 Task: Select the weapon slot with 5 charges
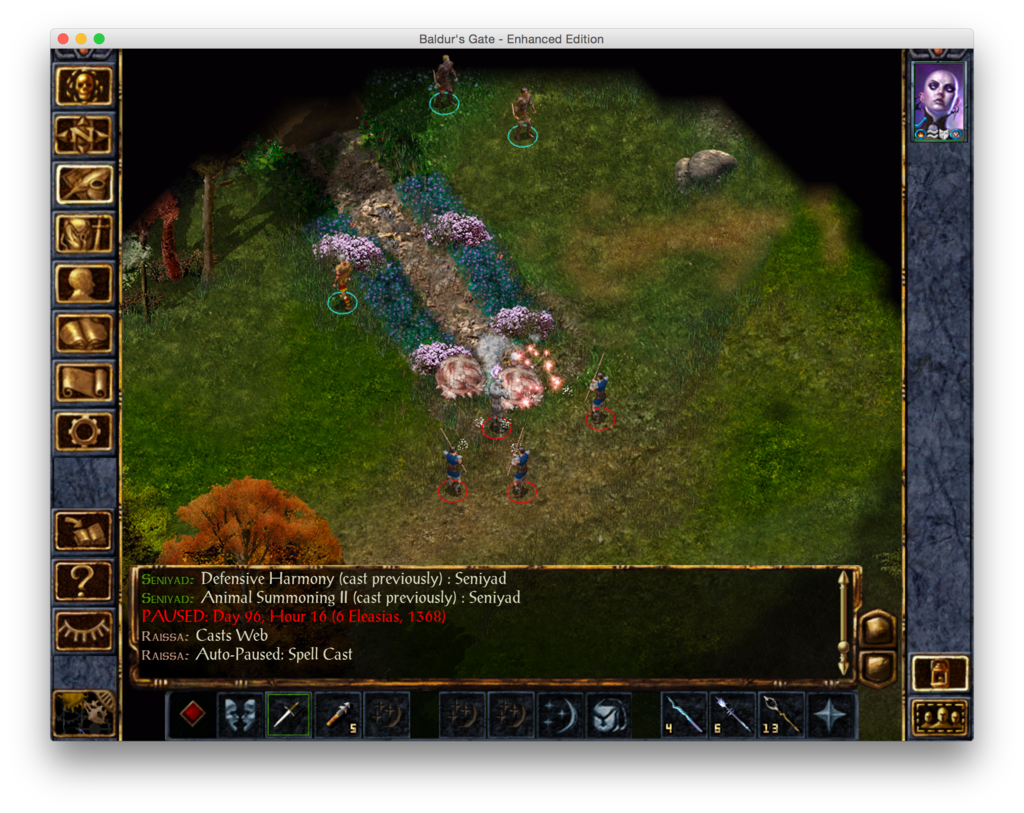point(338,714)
